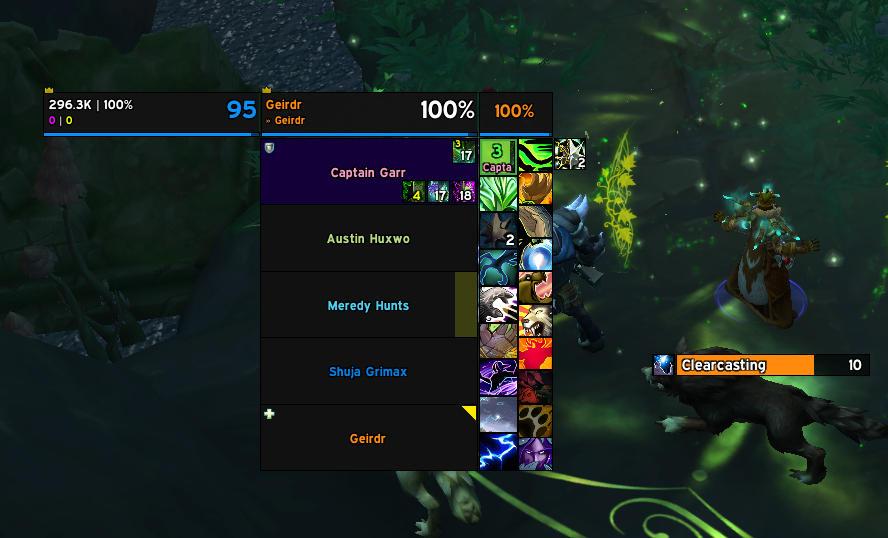Activate the purple-haired night elf face icon
This screenshot has width=888, height=538.
(535, 453)
